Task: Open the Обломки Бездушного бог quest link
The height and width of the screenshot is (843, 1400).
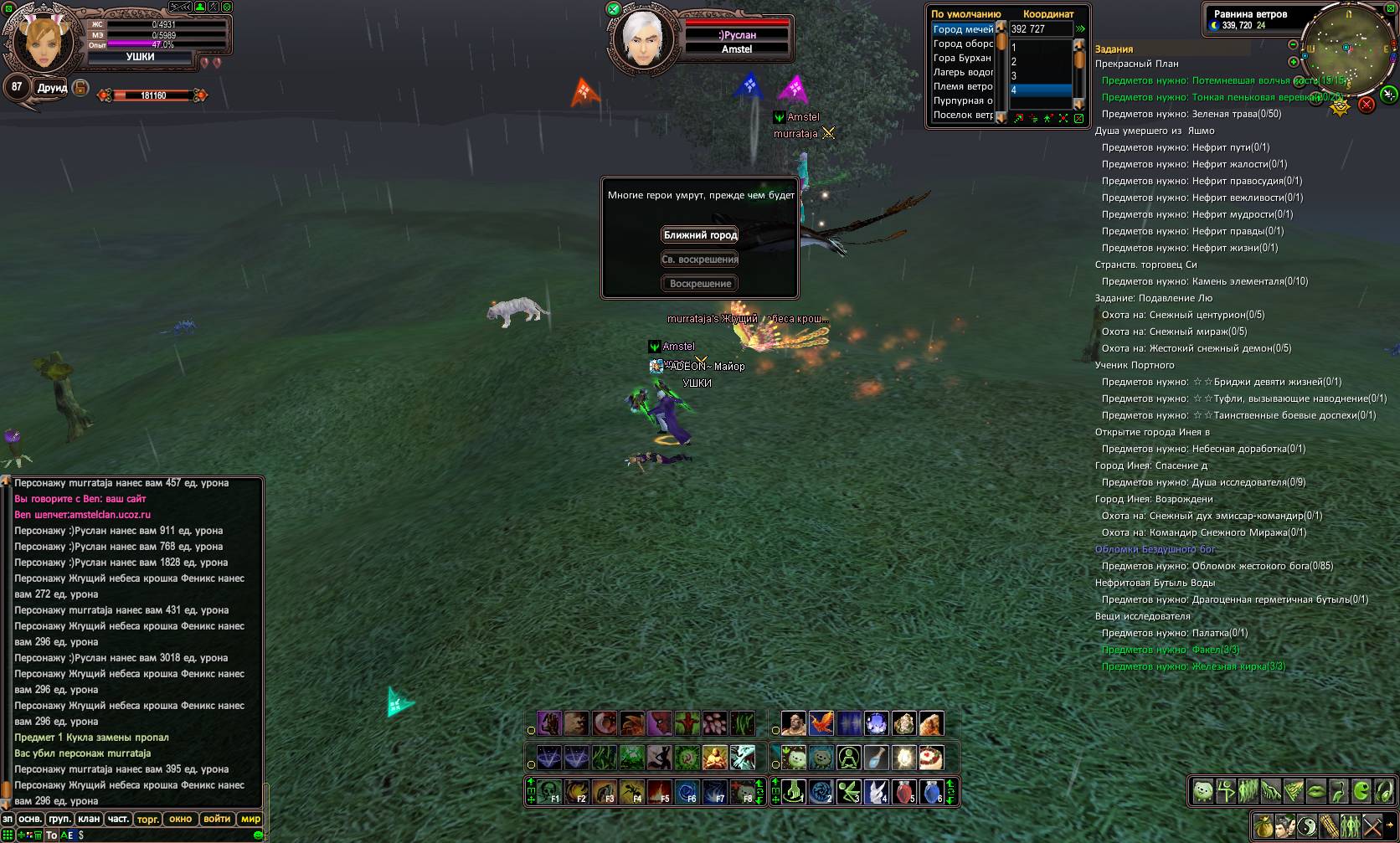Action: [1155, 549]
